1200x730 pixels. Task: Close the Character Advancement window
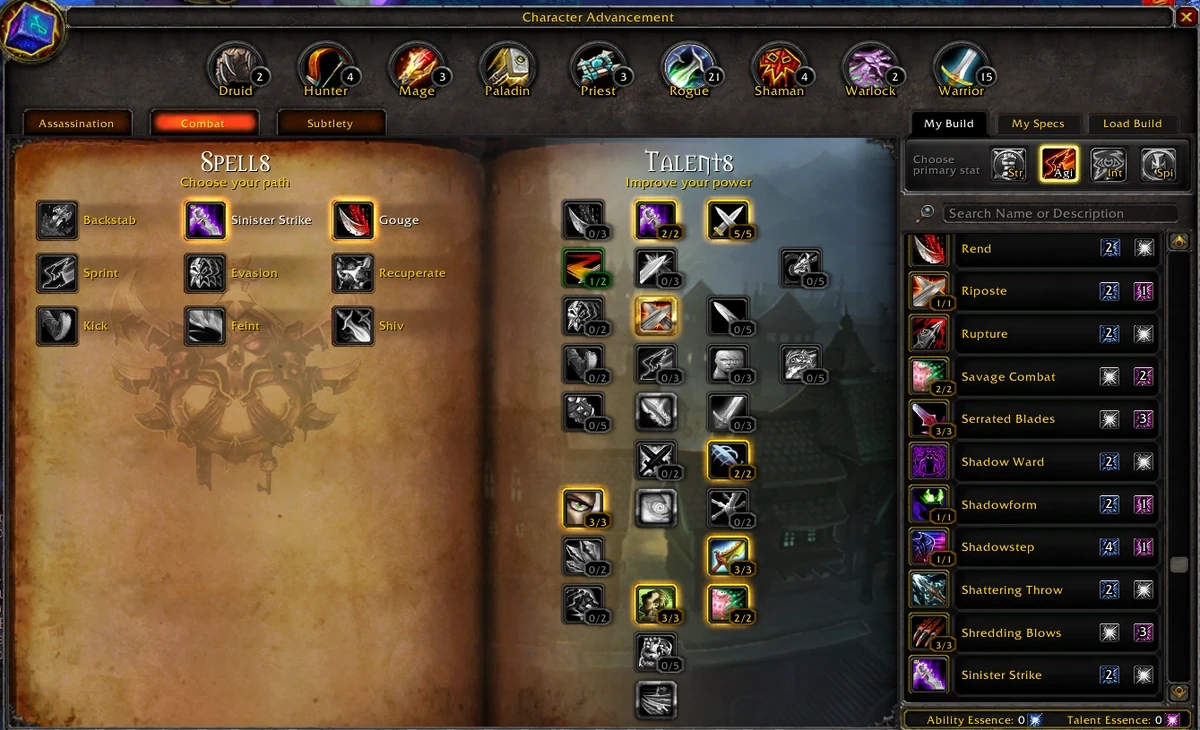point(1185,17)
